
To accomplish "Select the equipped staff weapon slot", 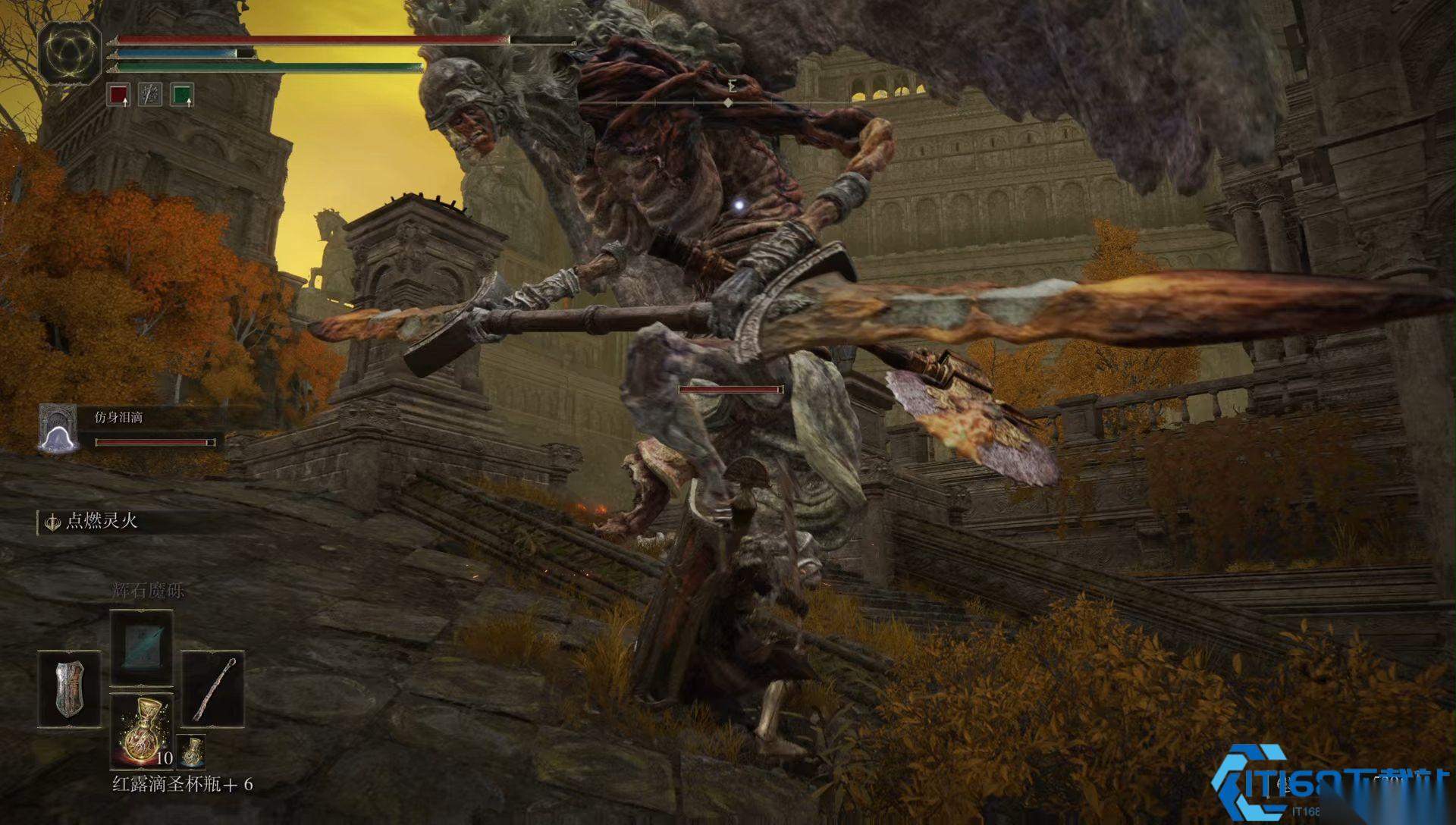I will pyautogui.click(x=212, y=688).
